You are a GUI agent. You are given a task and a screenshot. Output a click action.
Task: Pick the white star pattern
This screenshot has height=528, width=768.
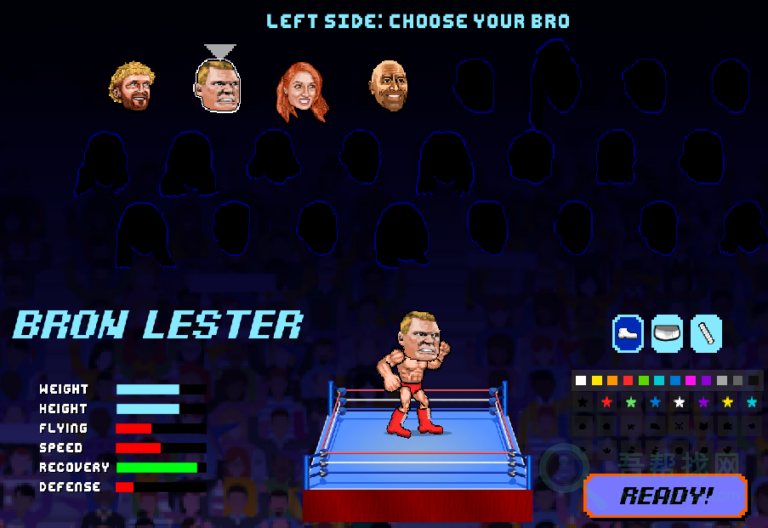pyautogui.click(x=680, y=402)
